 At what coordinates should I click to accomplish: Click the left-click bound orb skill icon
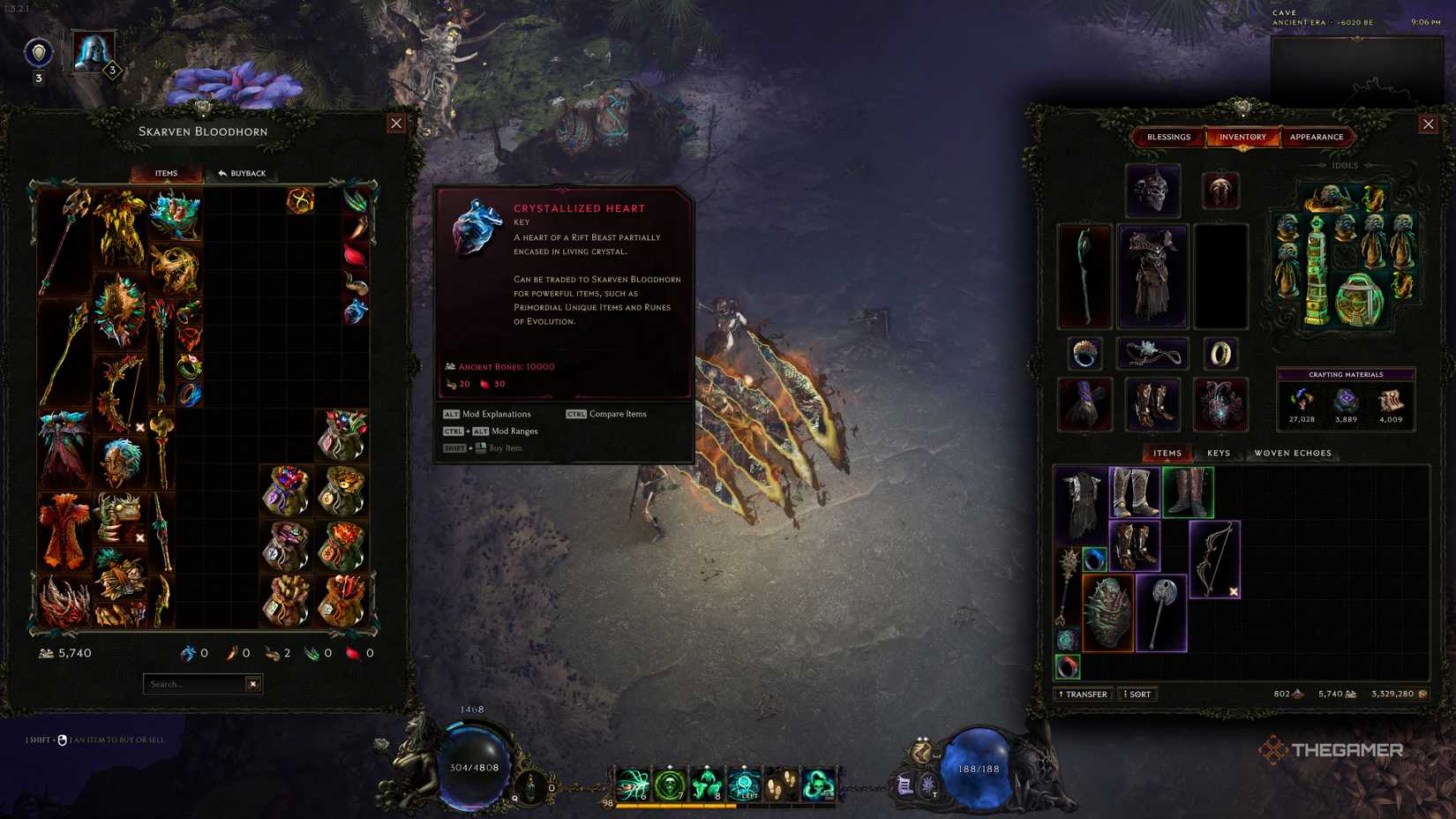746,784
